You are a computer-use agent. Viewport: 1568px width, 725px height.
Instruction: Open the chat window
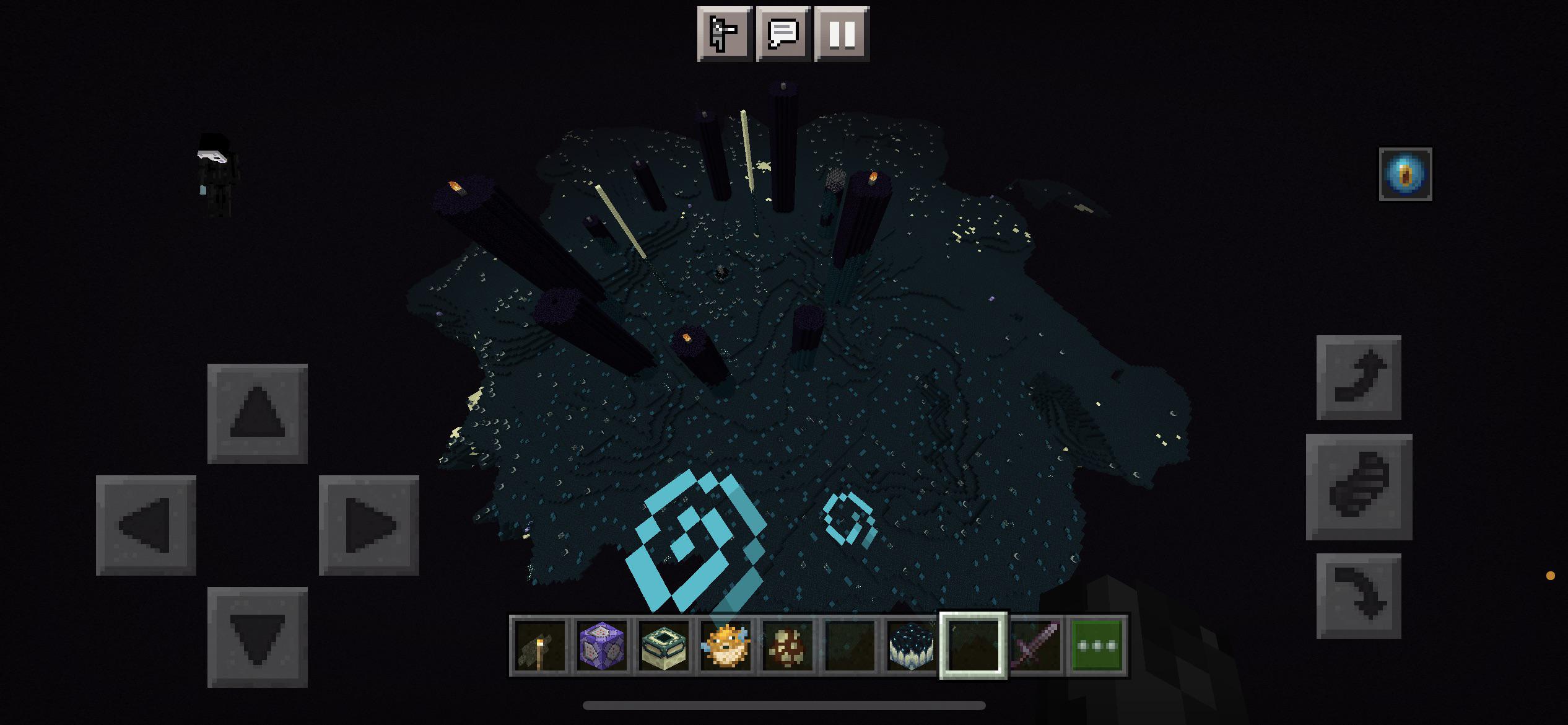click(783, 35)
